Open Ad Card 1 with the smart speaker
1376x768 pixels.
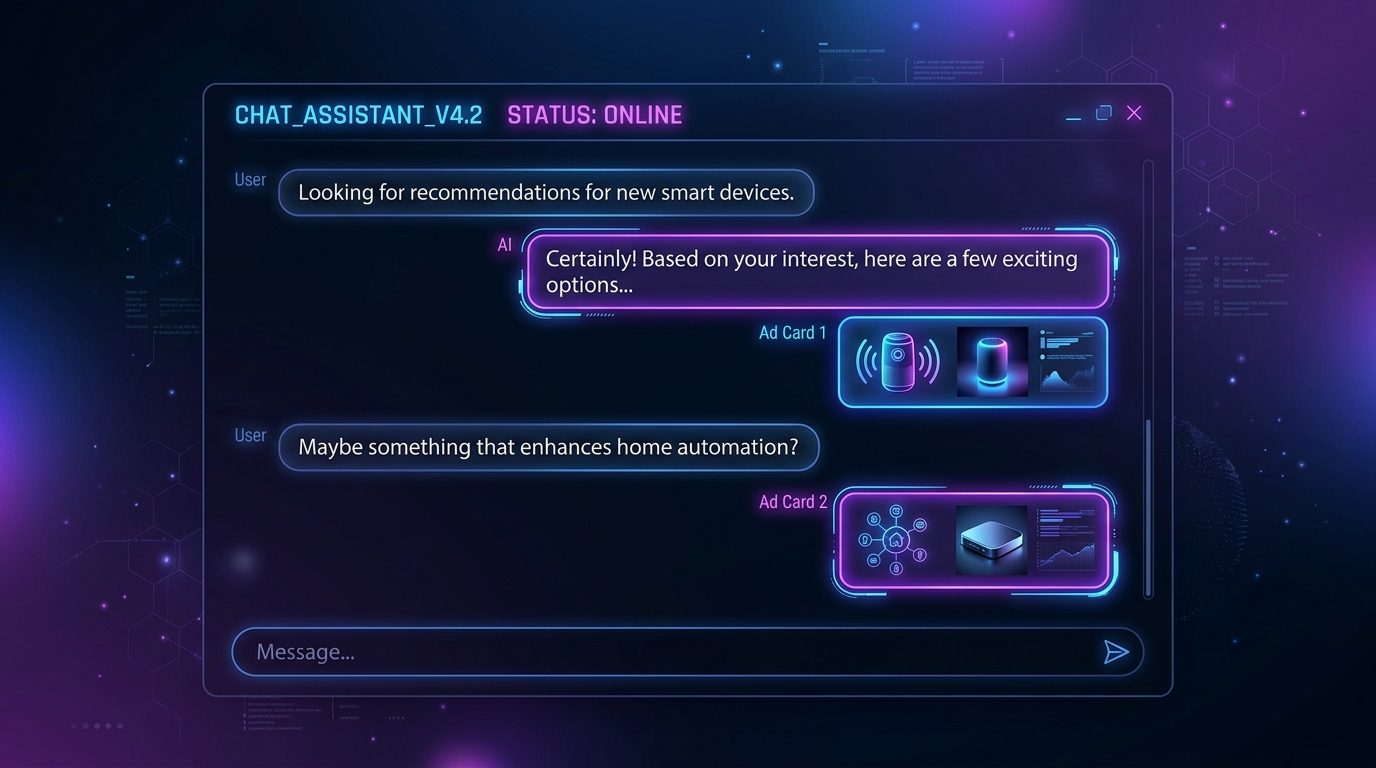(972, 362)
